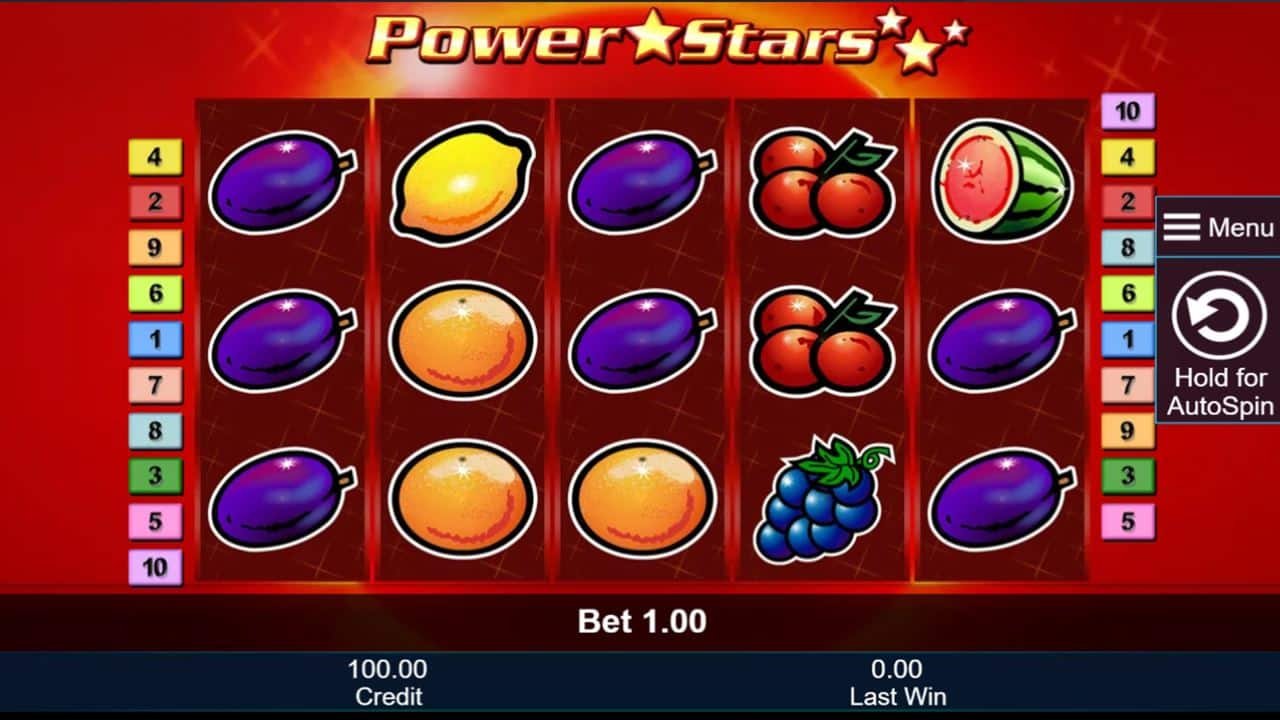The image size is (1280, 720).
Task: Click payline 9 marker on the right edge
Action: [x=1126, y=430]
